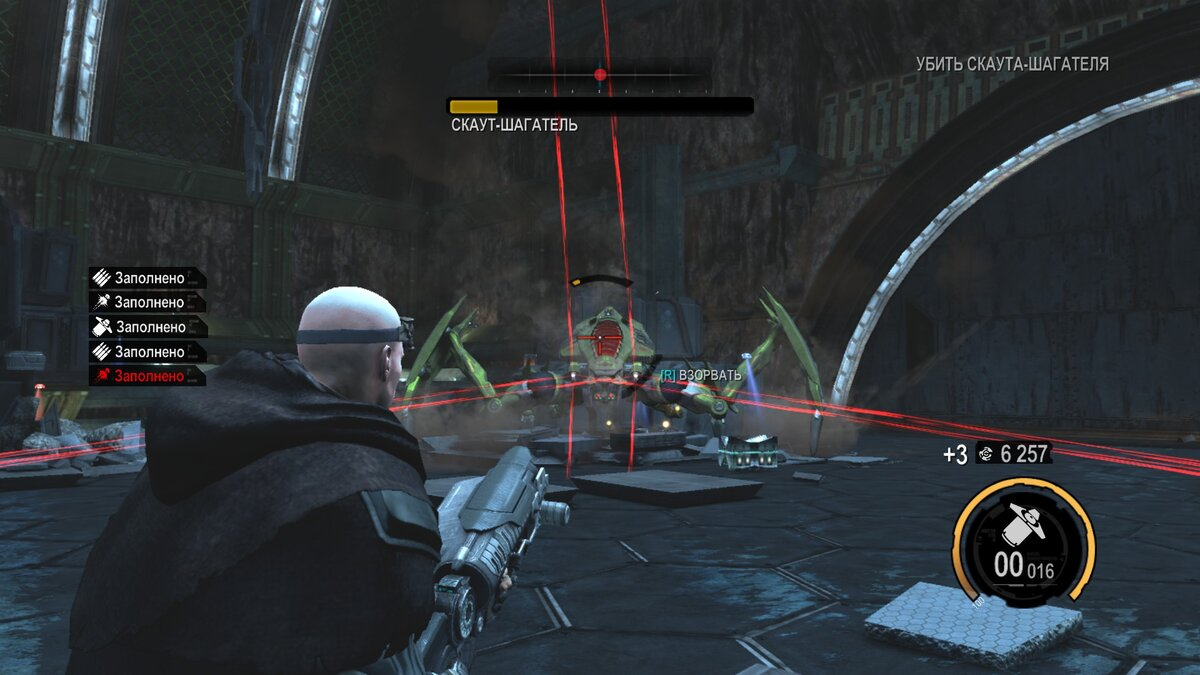Click the red highlighted "Заполнено" ammo row
The image size is (1200, 675).
pyautogui.click(x=147, y=376)
